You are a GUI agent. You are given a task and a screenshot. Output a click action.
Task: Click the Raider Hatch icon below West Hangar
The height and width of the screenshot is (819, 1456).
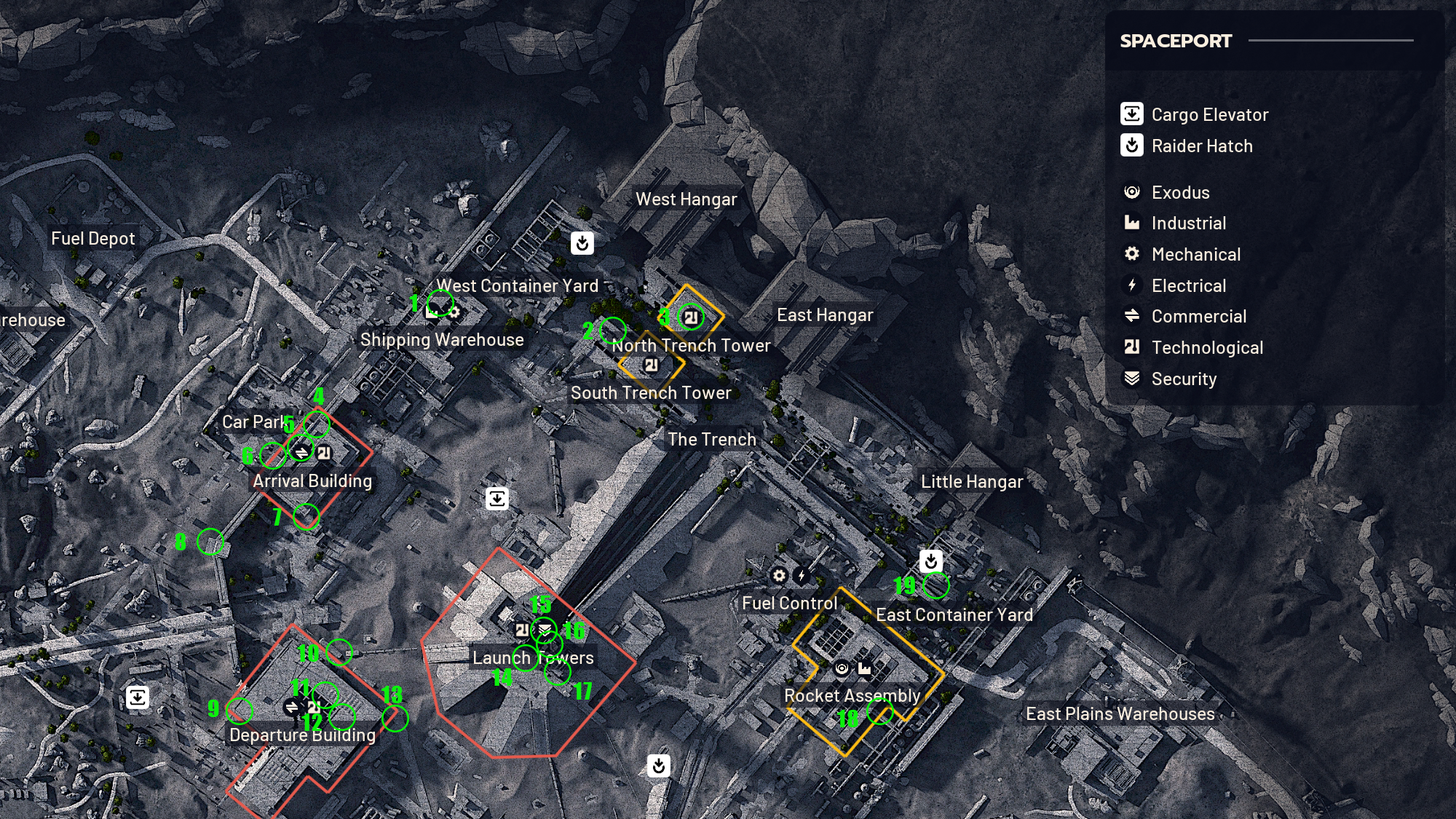point(584,242)
